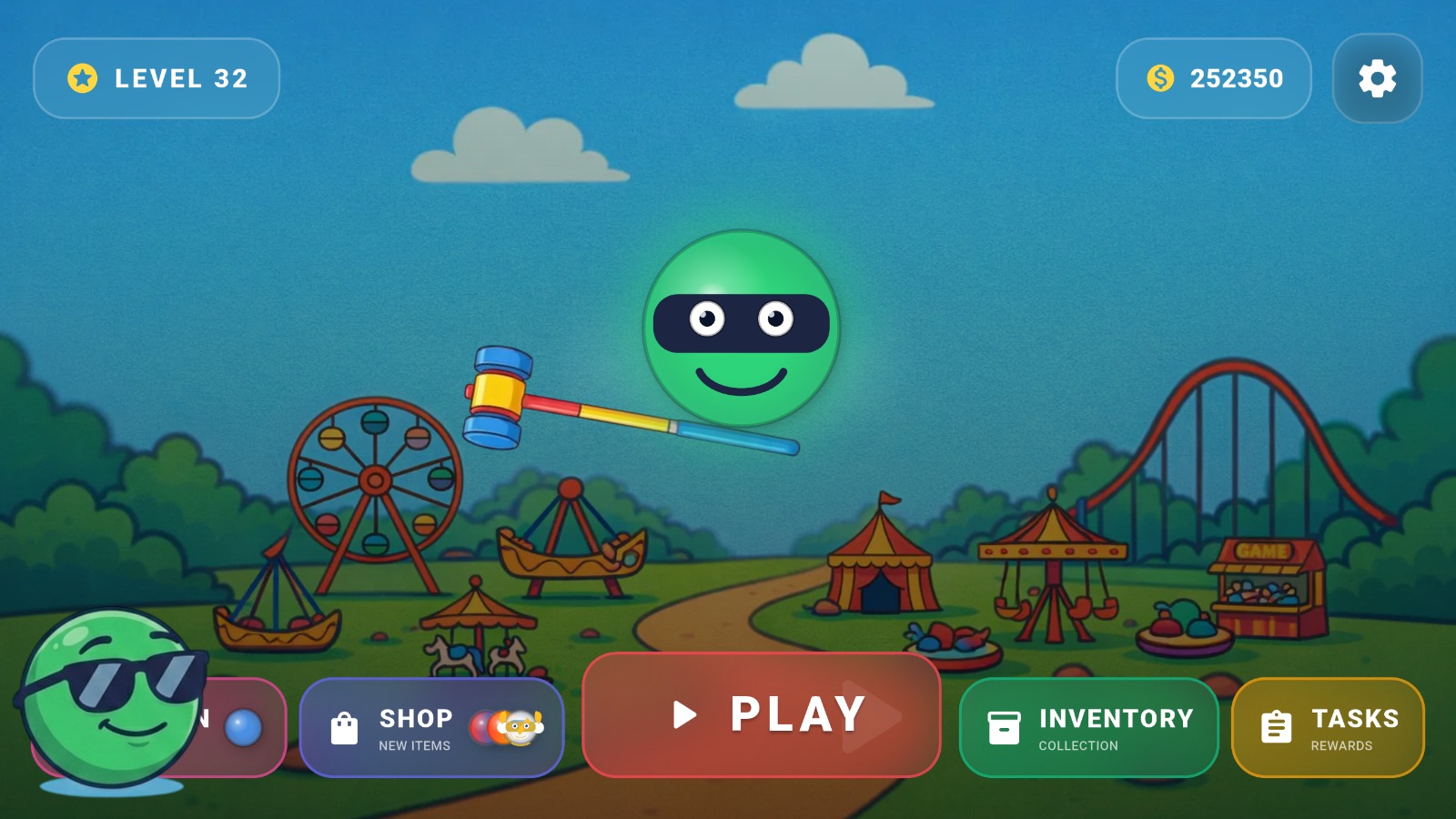Open the coin balance showing 252350
1456x819 pixels.
[x=1215, y=78]
